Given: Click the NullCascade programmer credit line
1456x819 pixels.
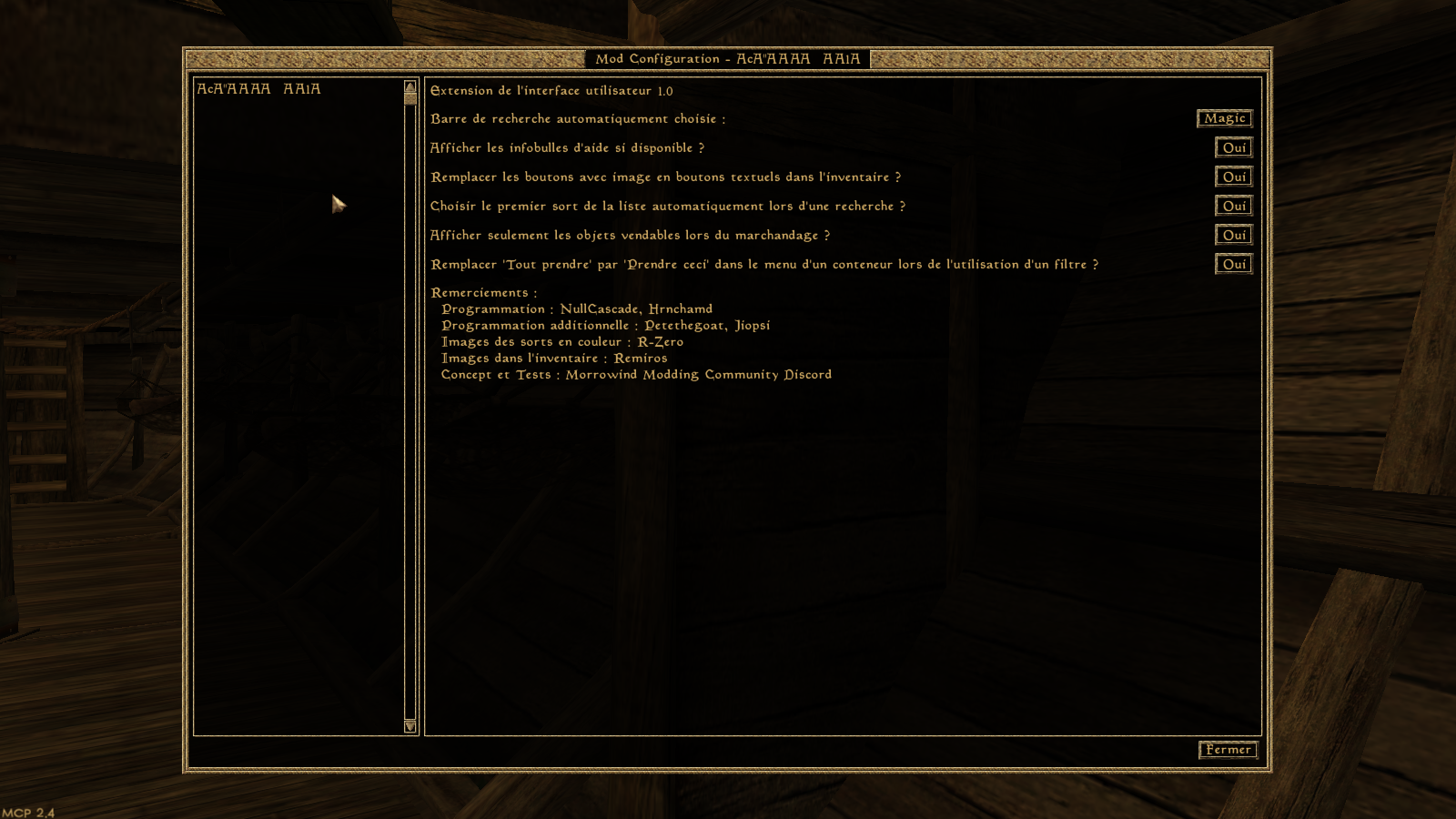Looking at the screenshot, I should coord(577,308).
